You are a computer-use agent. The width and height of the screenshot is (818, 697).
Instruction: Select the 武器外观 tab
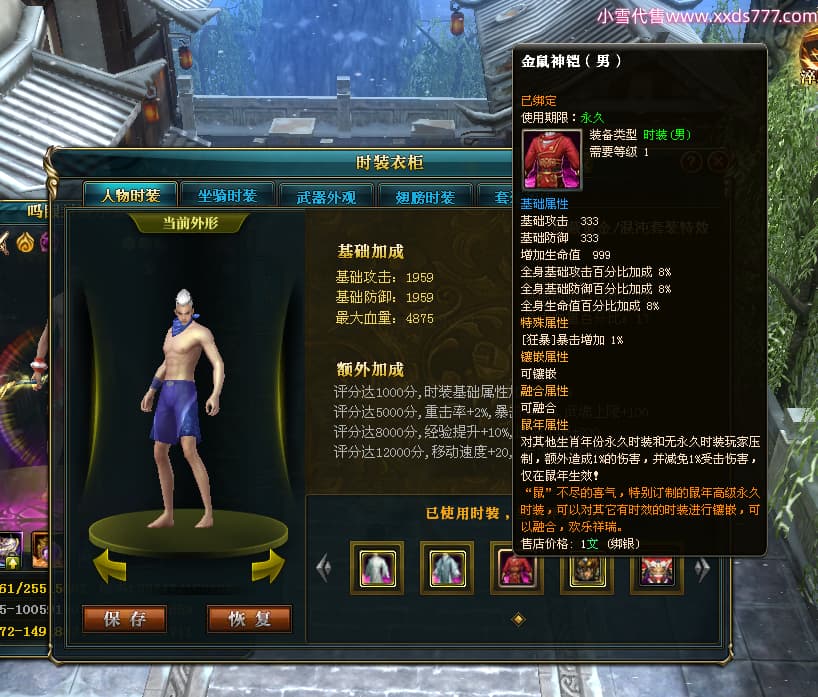(327, 197)
